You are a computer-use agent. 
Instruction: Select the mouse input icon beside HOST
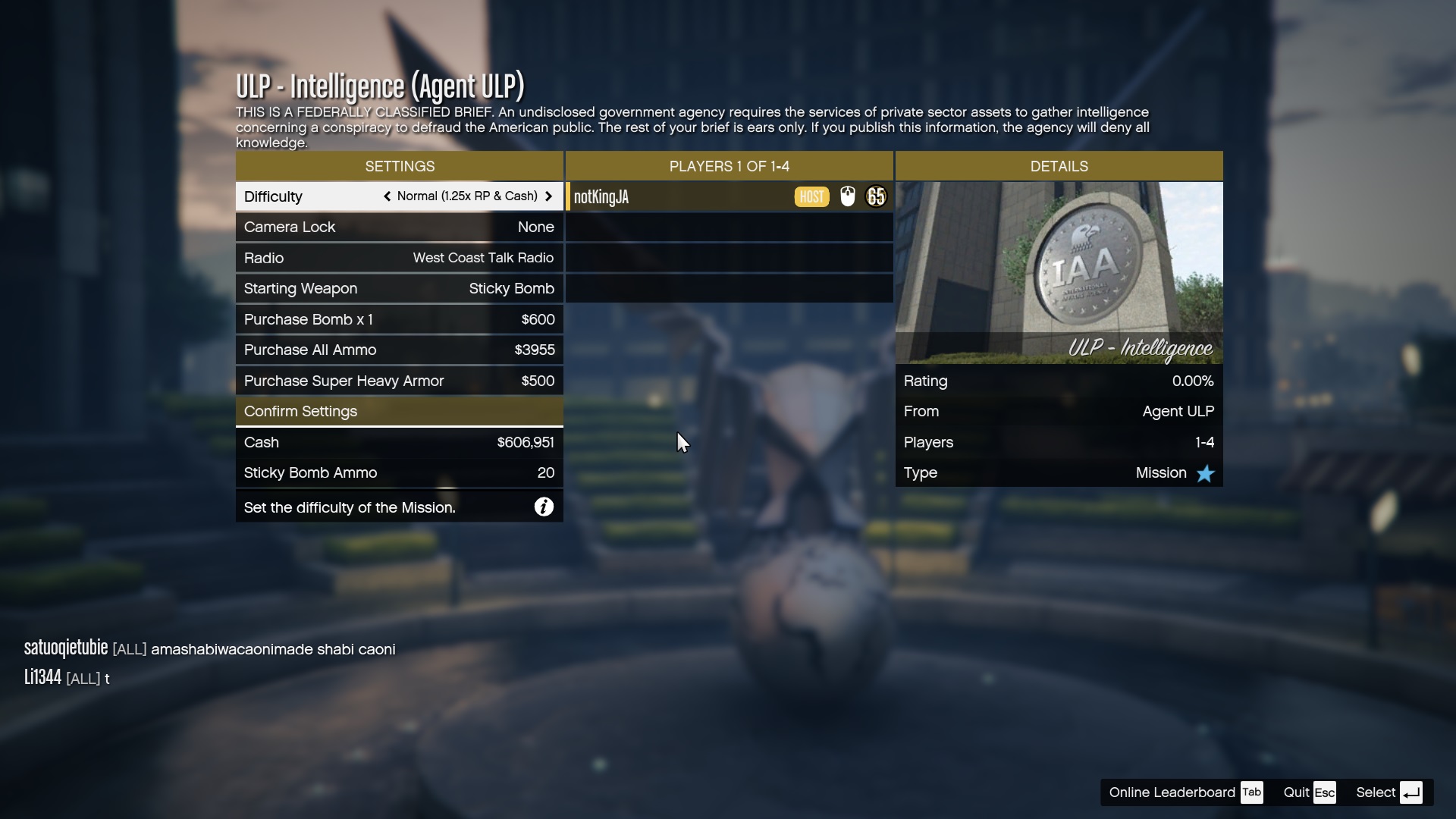coord(848,196)
